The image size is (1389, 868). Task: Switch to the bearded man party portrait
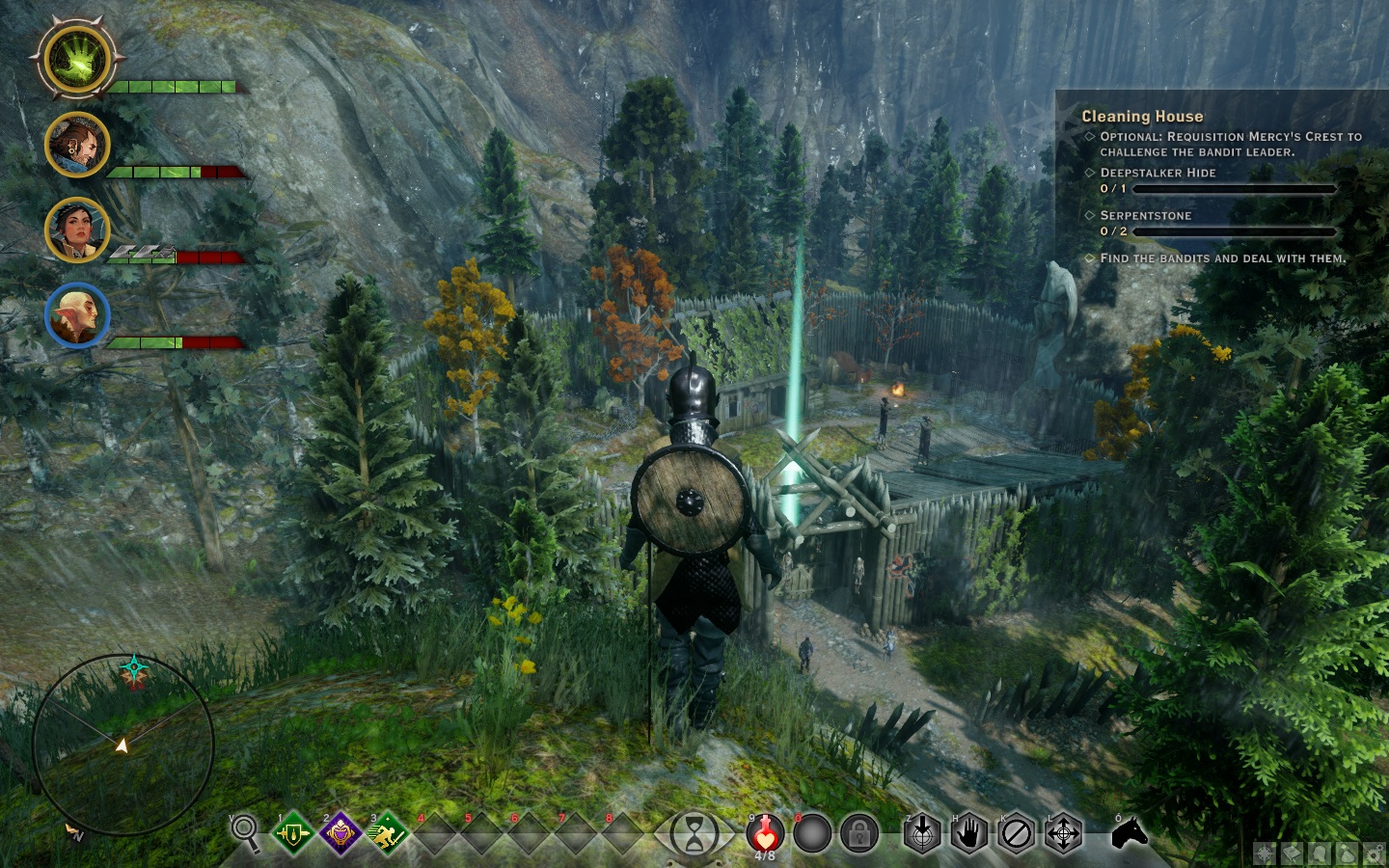click(x=77, y=145)
